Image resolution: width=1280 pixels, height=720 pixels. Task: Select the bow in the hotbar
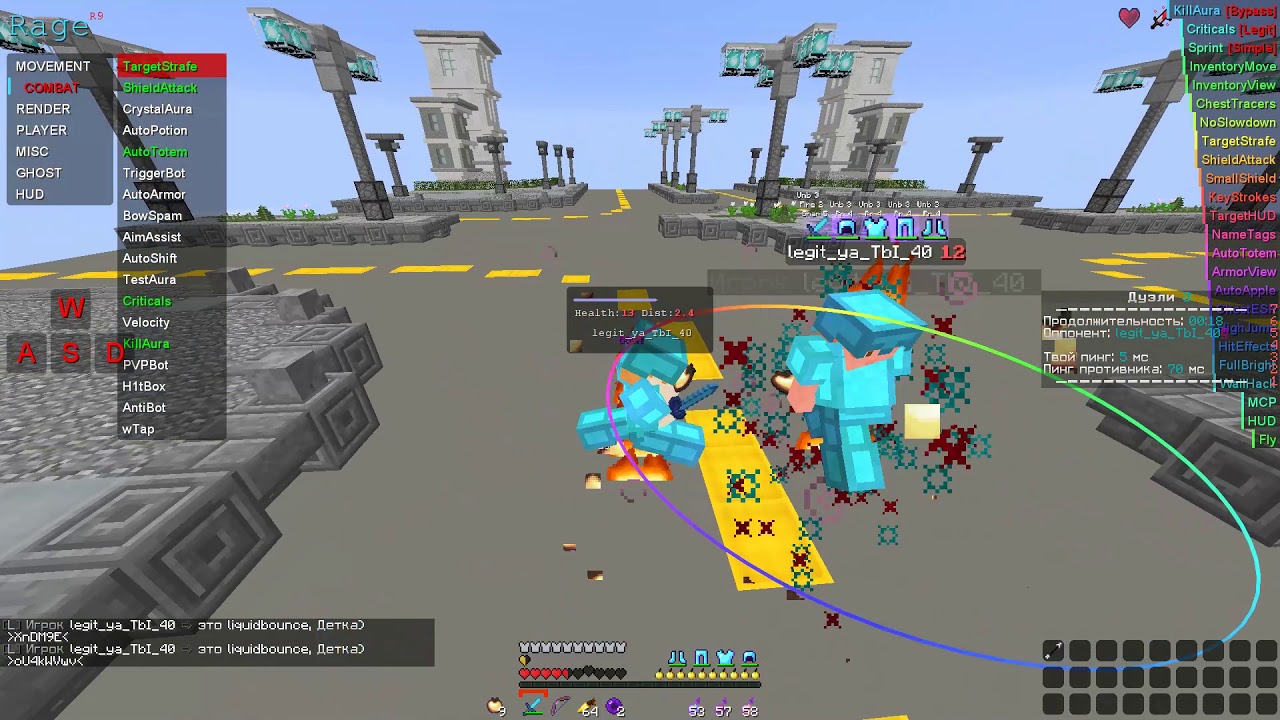[x=562, y=706]
